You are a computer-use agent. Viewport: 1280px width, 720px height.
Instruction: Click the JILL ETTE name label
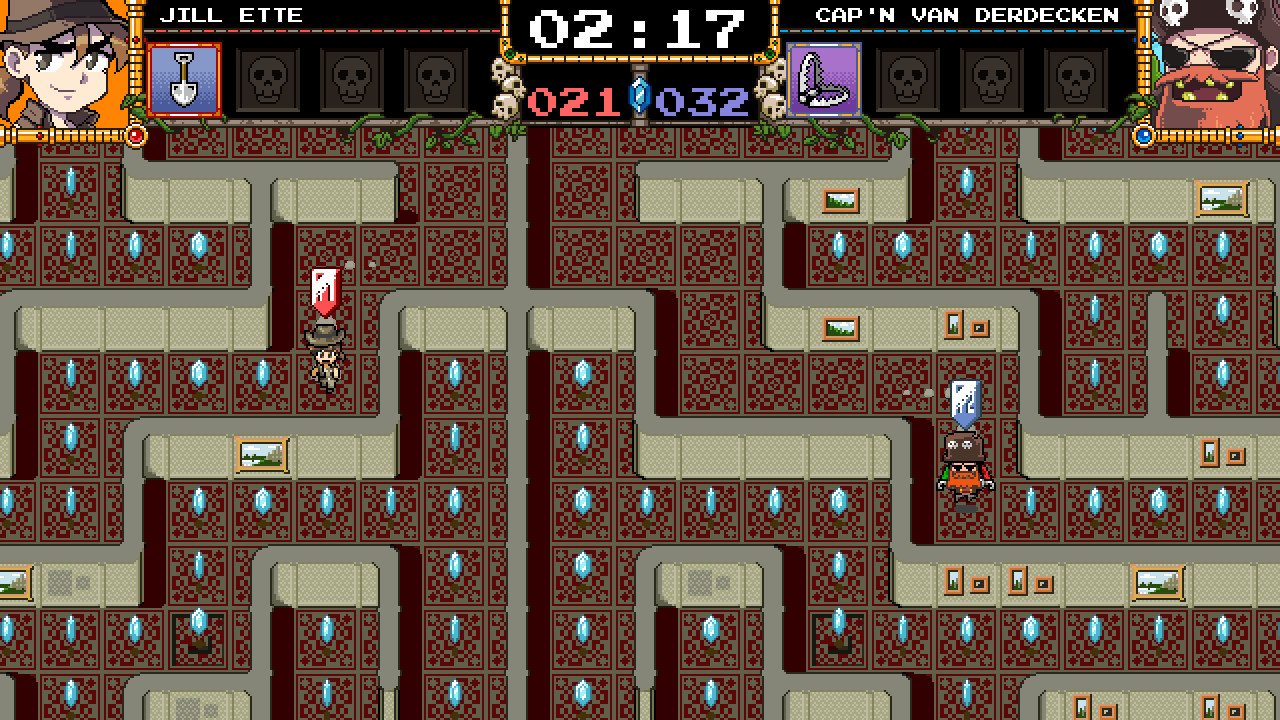[x=231, y=15]
